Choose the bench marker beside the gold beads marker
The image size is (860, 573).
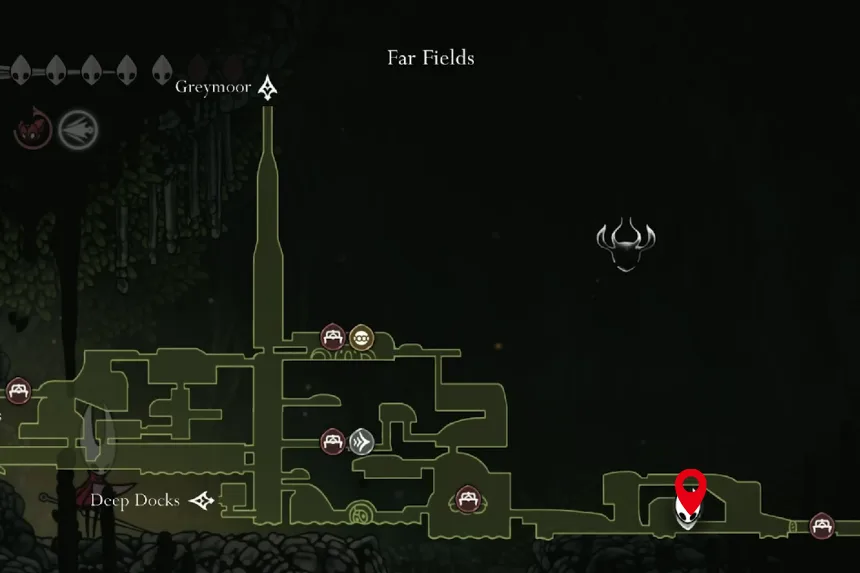pos(333,338)
